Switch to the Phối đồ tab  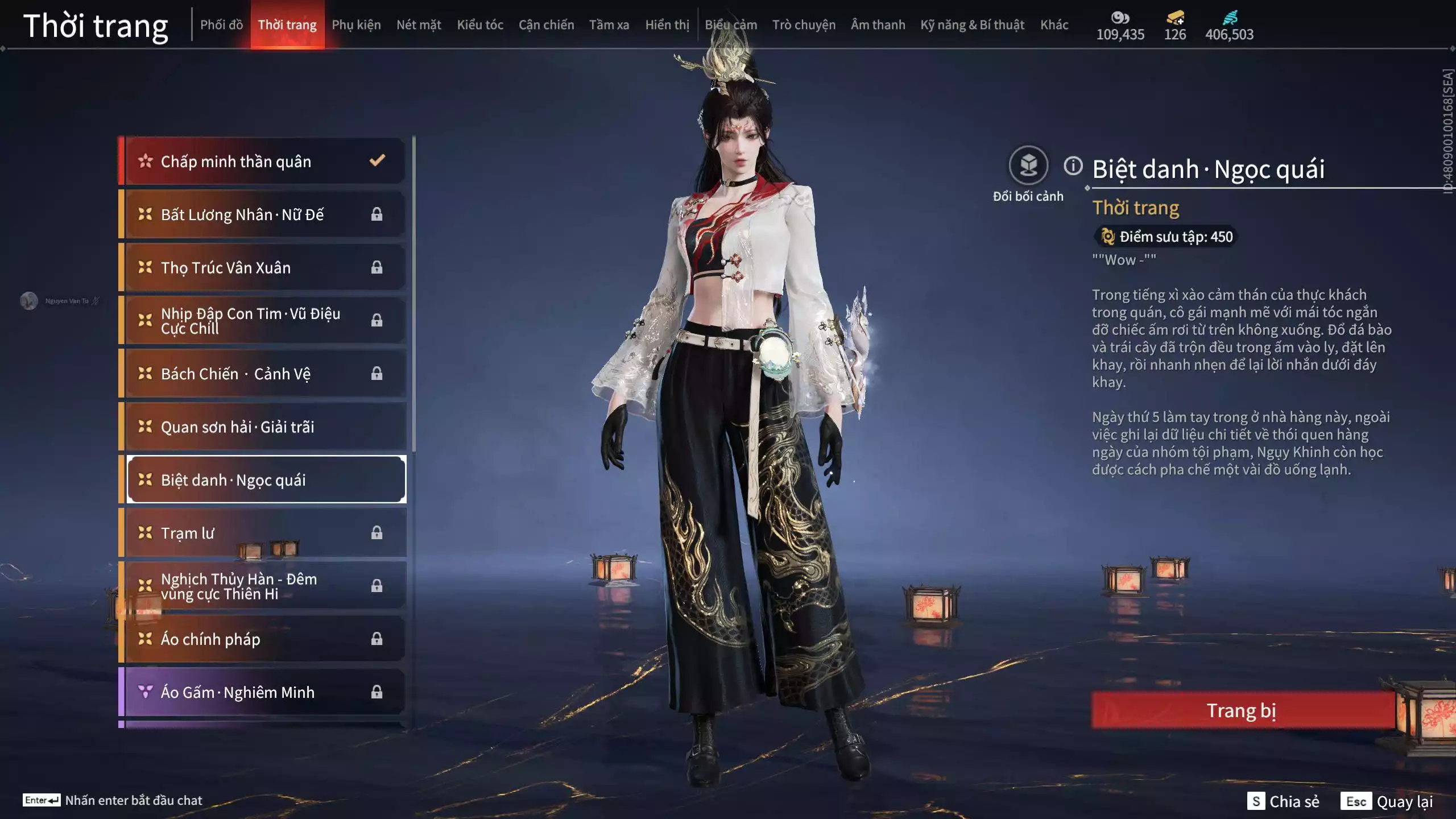(221, 25)
